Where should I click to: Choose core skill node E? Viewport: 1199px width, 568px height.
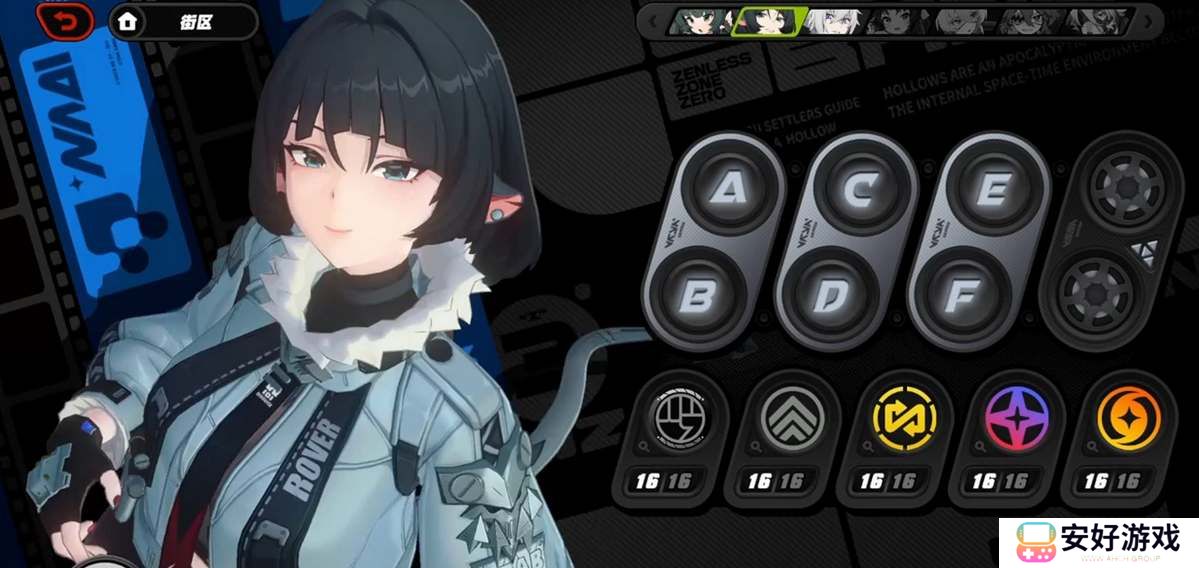click(x=993, y=189)
